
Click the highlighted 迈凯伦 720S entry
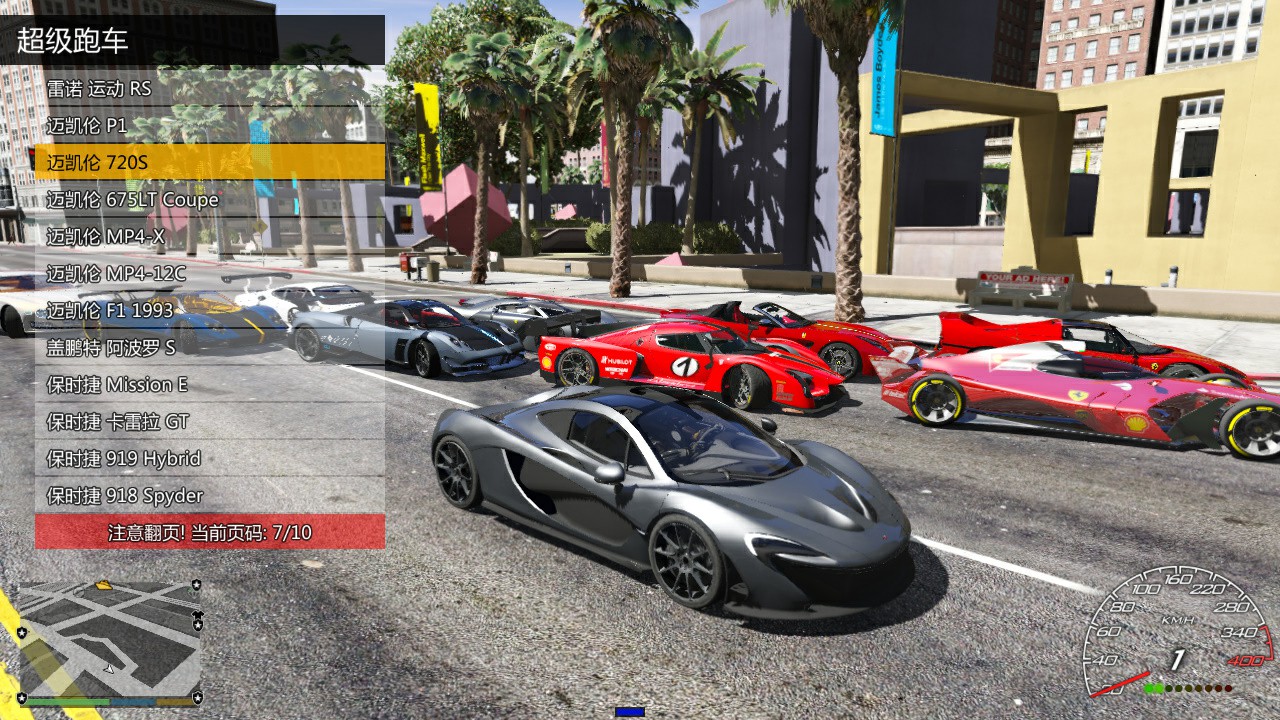pos(210,162)
